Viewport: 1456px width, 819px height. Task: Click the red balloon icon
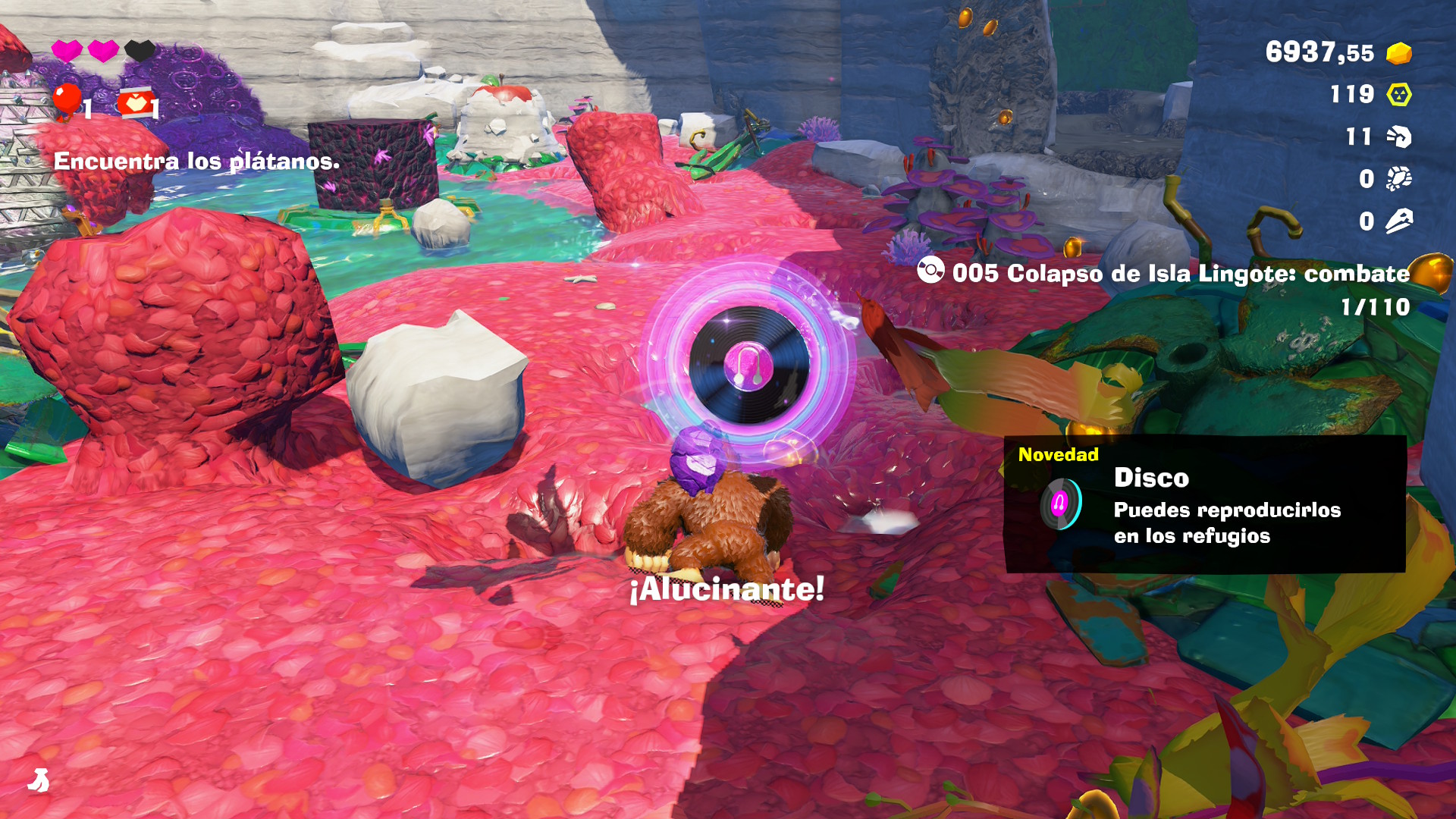tap(67, 101)
